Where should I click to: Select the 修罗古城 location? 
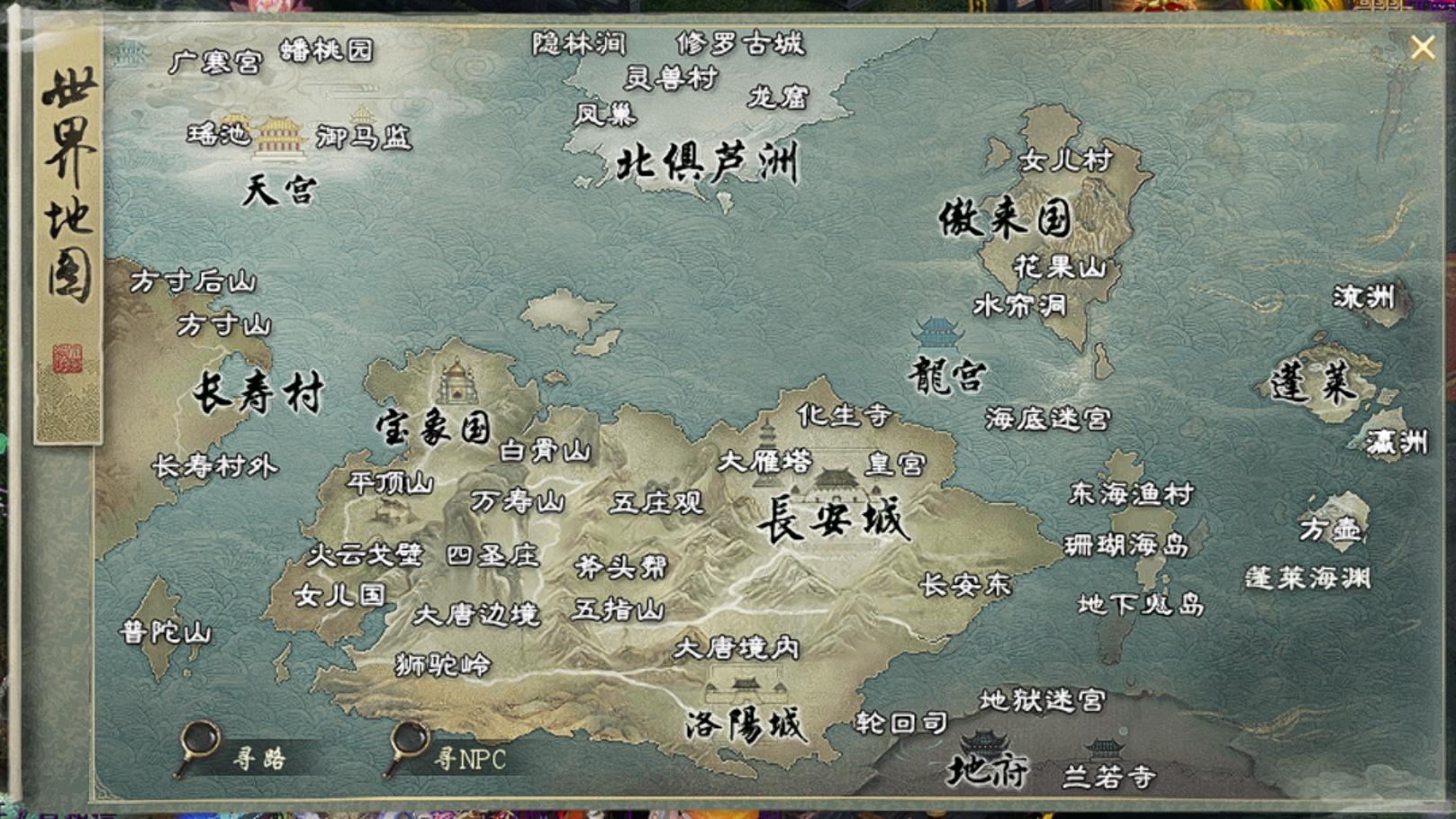pyautogui.click(x=740, y=42)
